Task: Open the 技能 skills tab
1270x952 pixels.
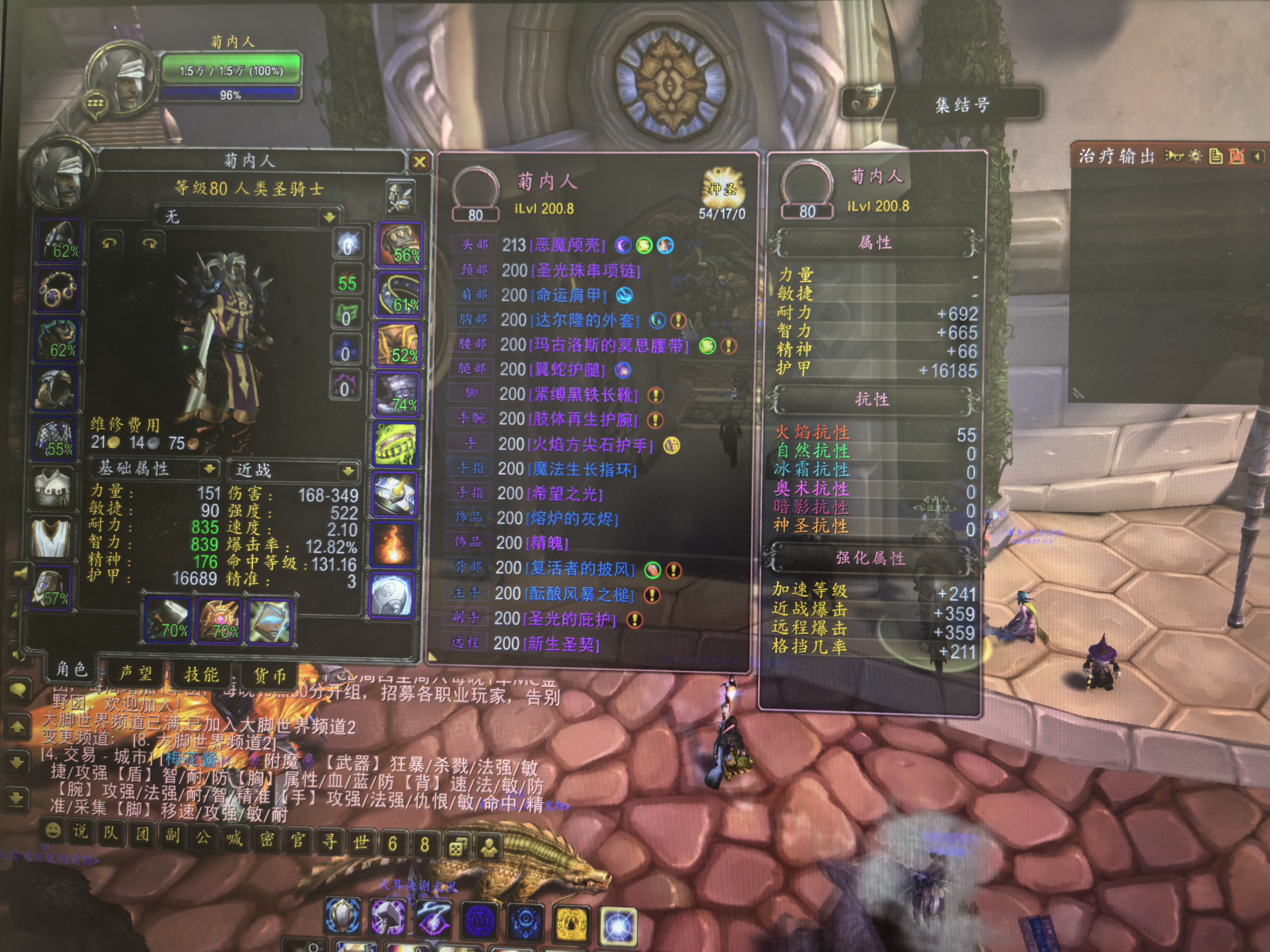Action: 202,674
